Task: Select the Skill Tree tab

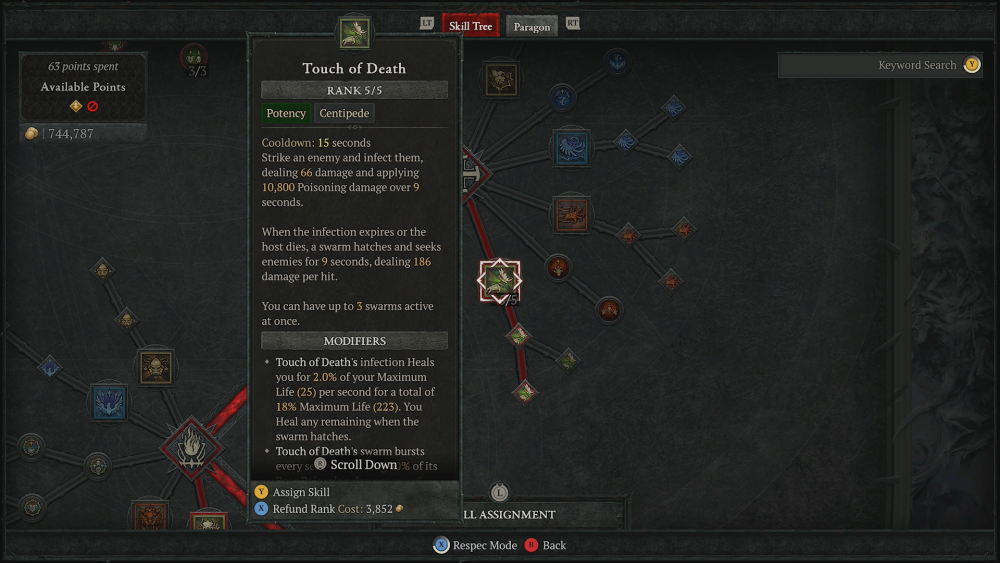Action: (470, 25)
